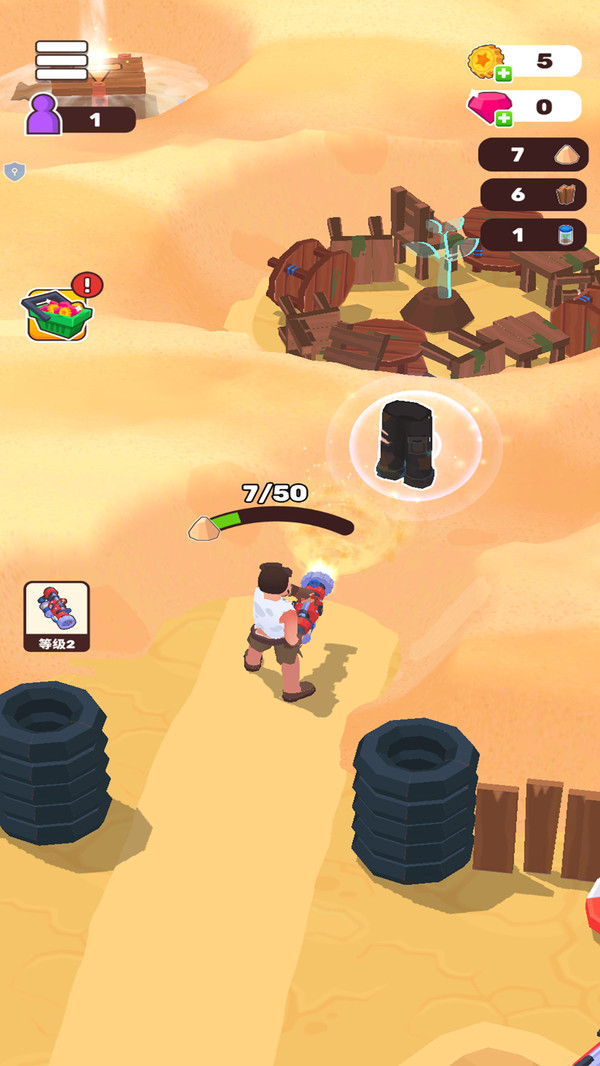Open the hamburger menu
Viewport: 600px width, 1066px height.
coord(61,60)
